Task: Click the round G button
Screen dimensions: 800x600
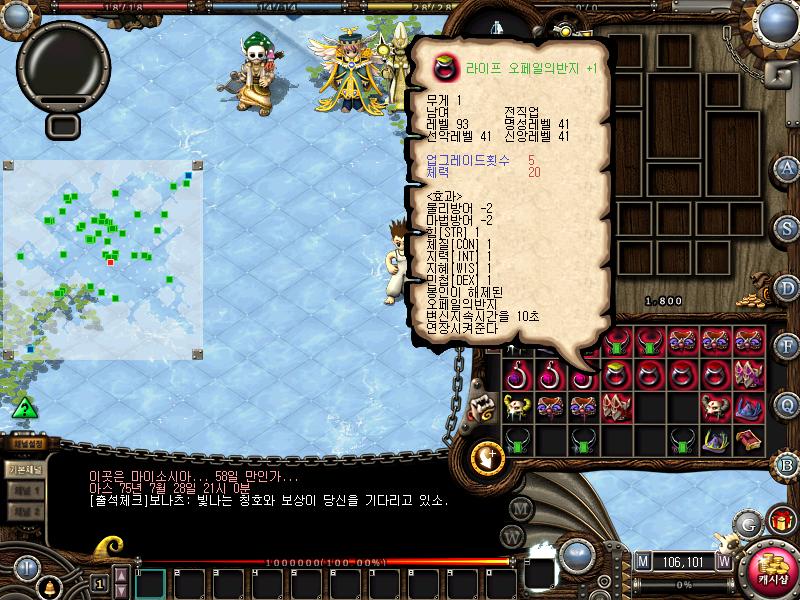Action: [x=747, y=523]
